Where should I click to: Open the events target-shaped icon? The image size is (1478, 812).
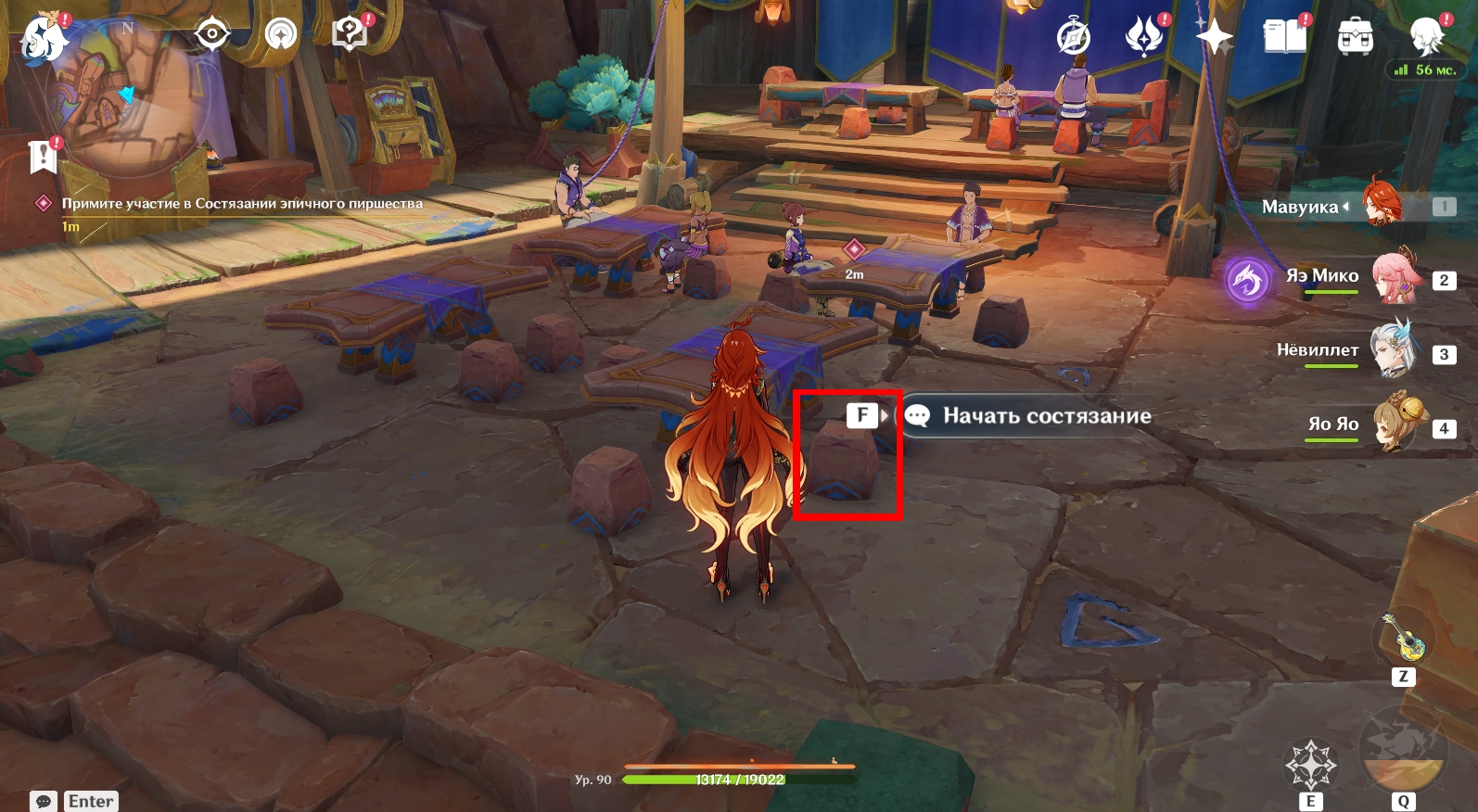coord(211,35)
